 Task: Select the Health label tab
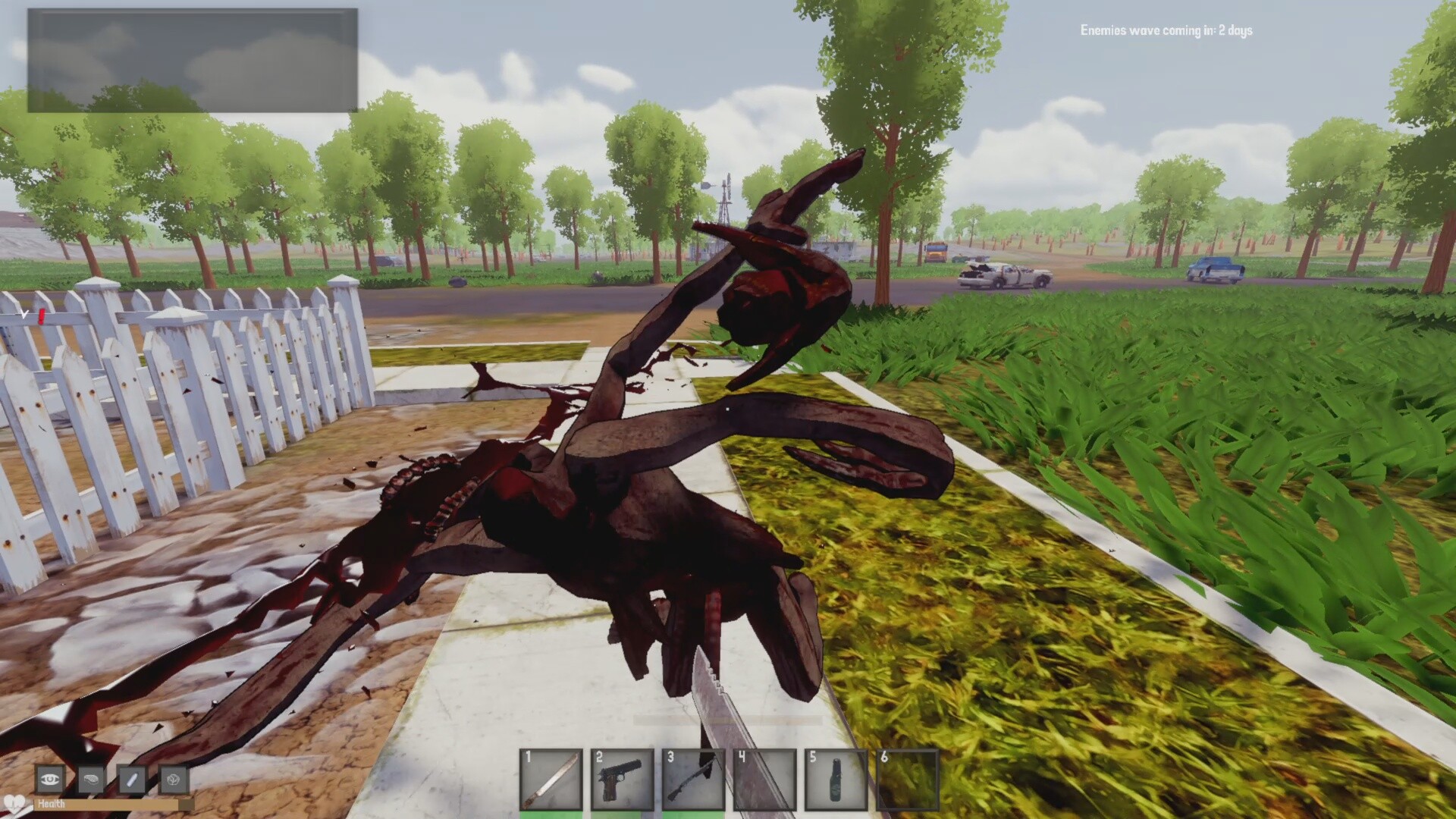click(x=52, y=803)
